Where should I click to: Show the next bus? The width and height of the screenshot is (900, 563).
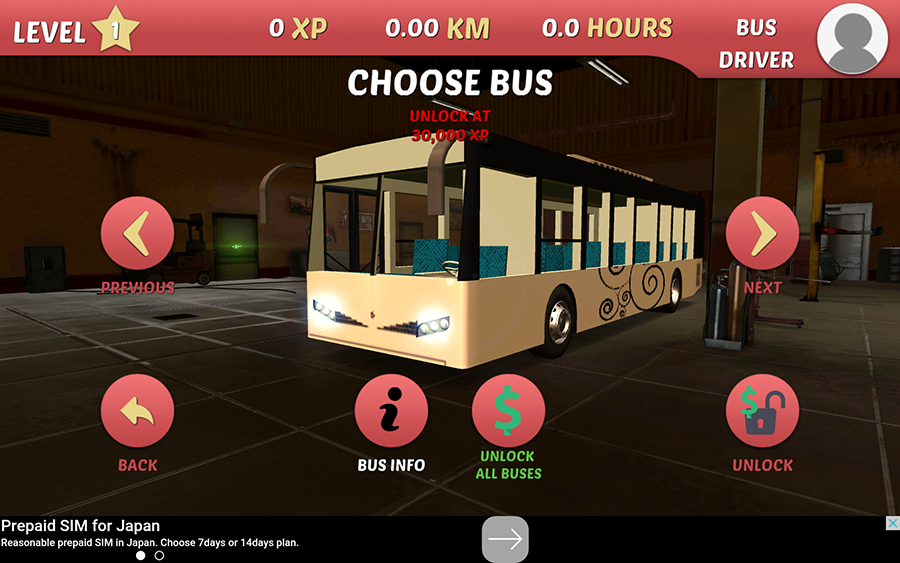coord(762,234)
